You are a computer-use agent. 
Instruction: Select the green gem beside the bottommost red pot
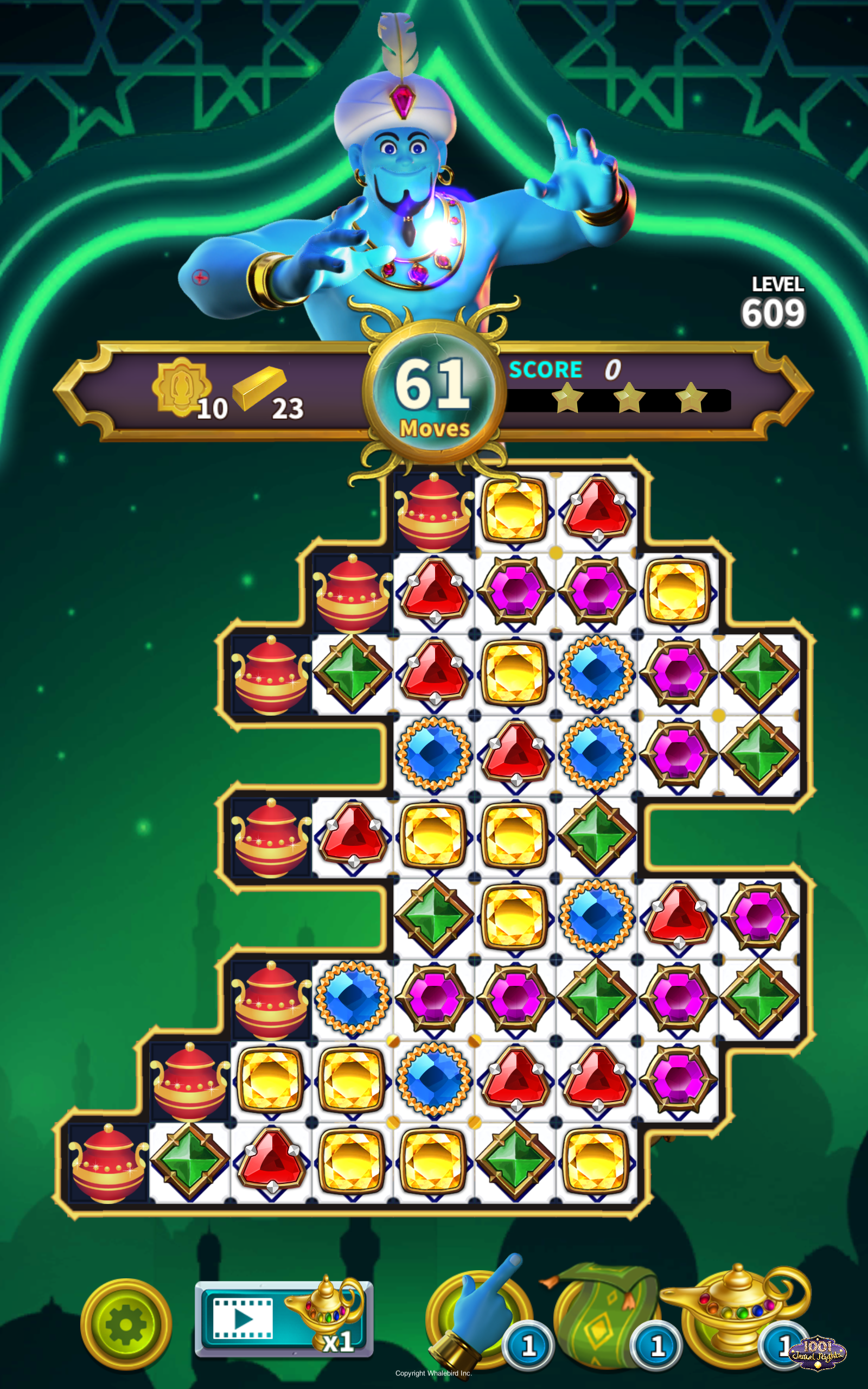point(189,1162)
